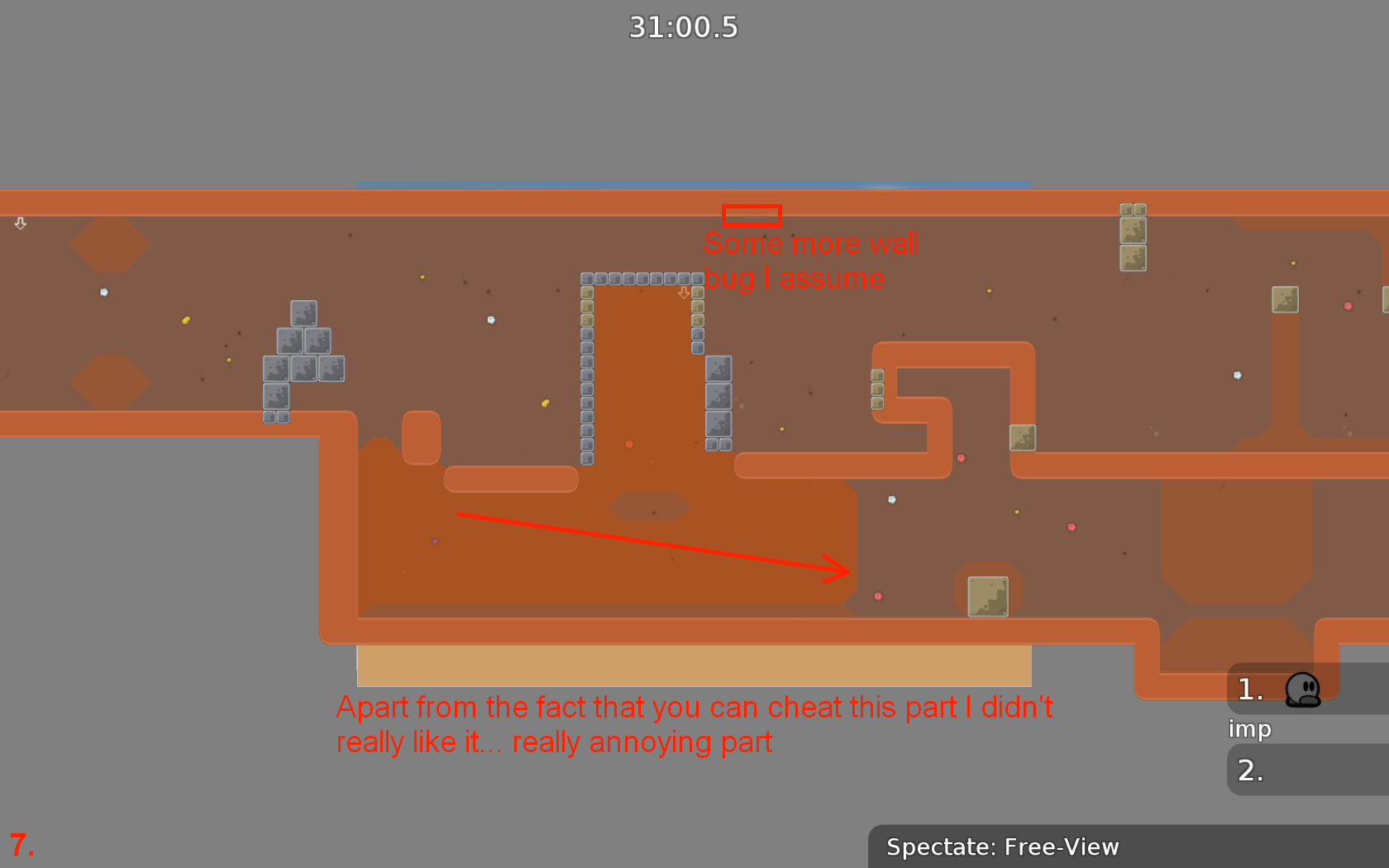
Task: Select the 'imp' player name
Action: pos(1249,729)
